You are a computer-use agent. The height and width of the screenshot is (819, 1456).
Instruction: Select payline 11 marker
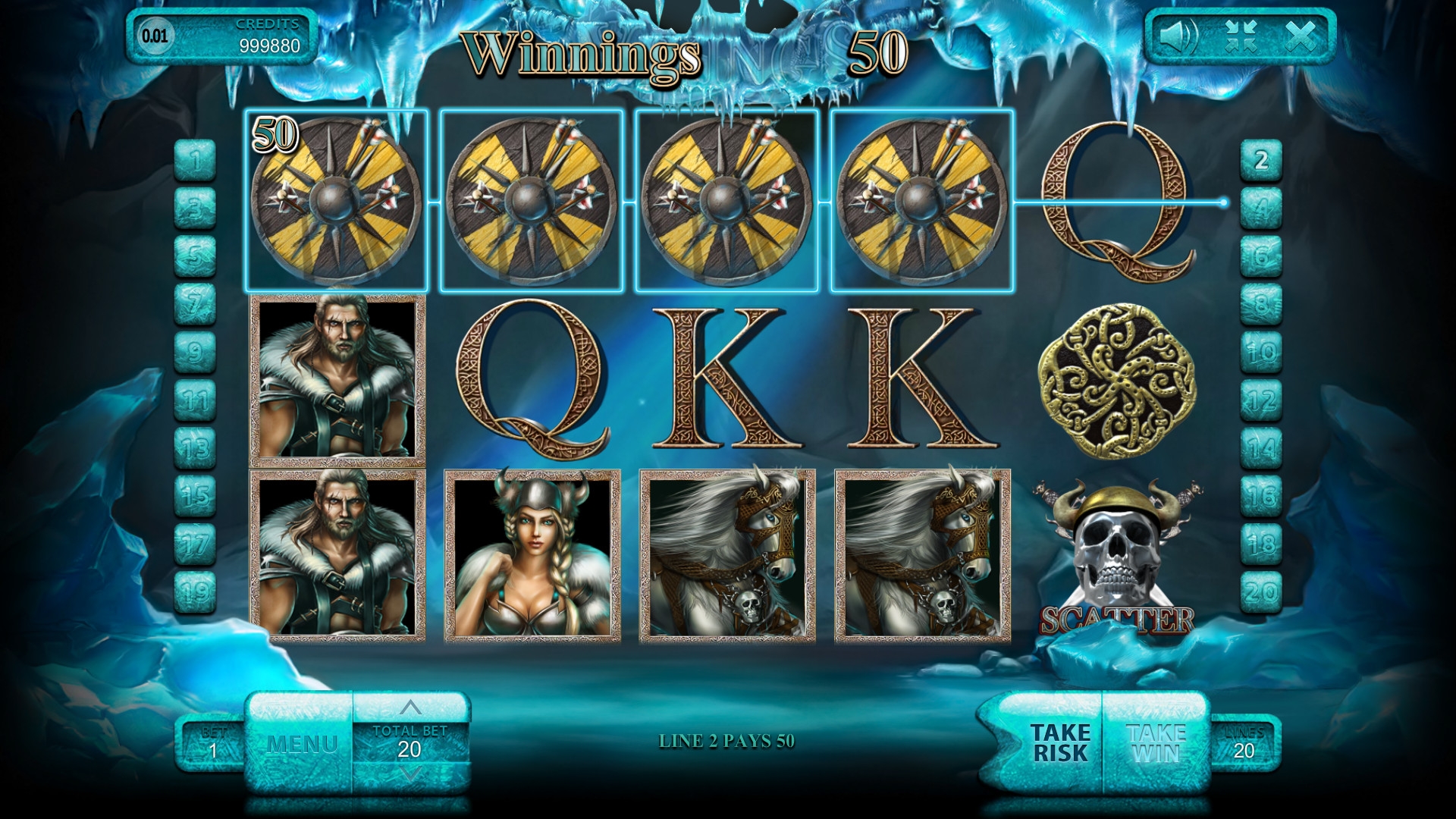pyautogui.click(x=196, y=400)
